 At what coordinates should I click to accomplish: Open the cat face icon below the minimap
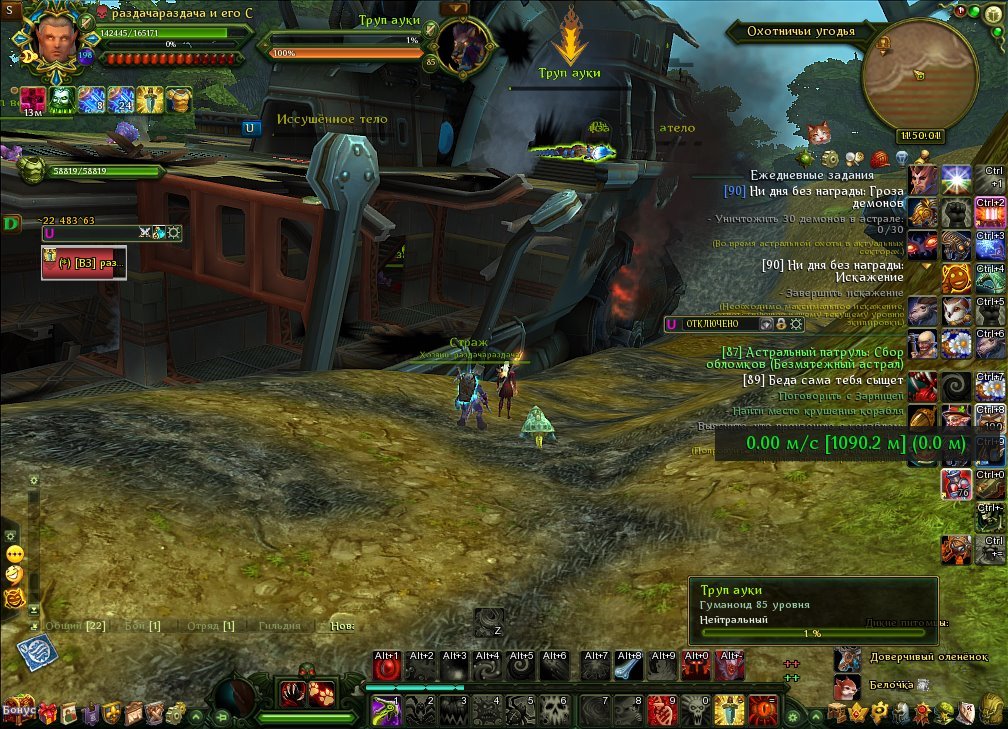click(819, 132)
